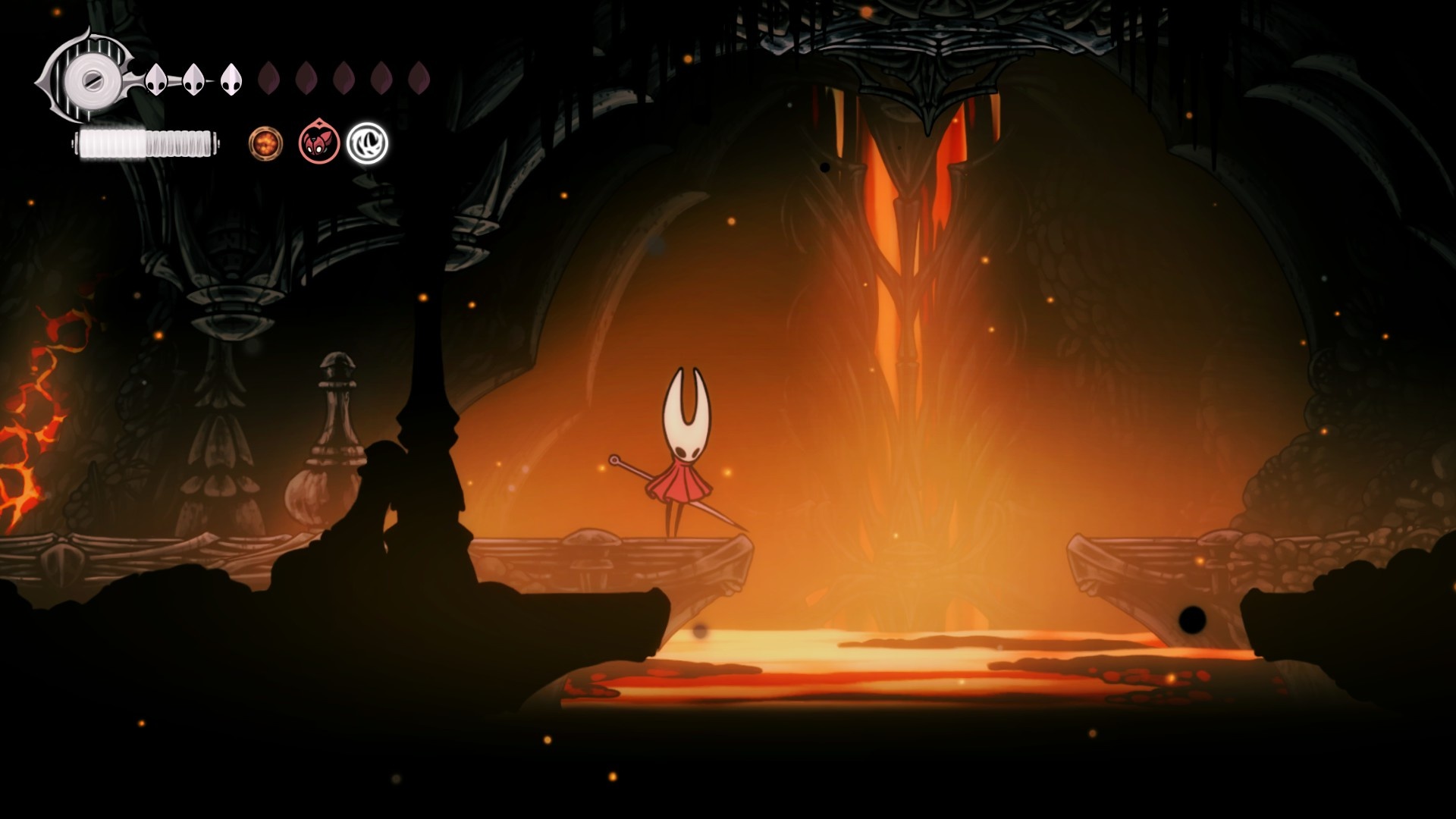Activate the red bug-mask tool icon
The width and height of the screenshot is (1456, 819).
pyautogui.click(x=318, y=142)
